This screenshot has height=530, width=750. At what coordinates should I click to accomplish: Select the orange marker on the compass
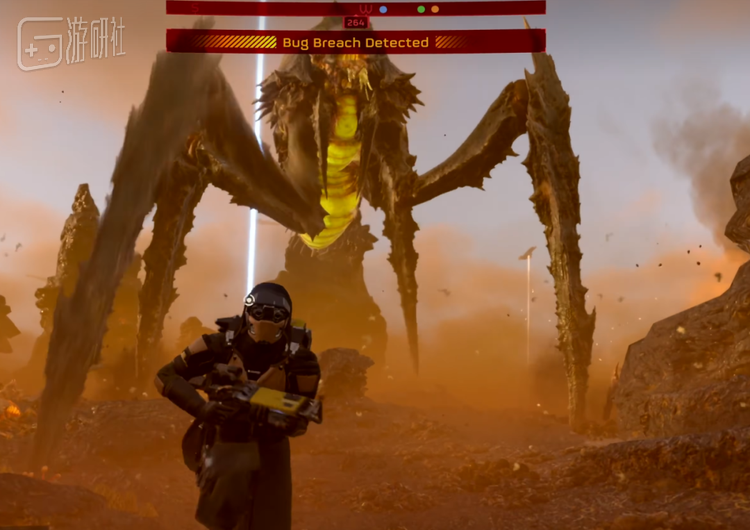(435, 9)
